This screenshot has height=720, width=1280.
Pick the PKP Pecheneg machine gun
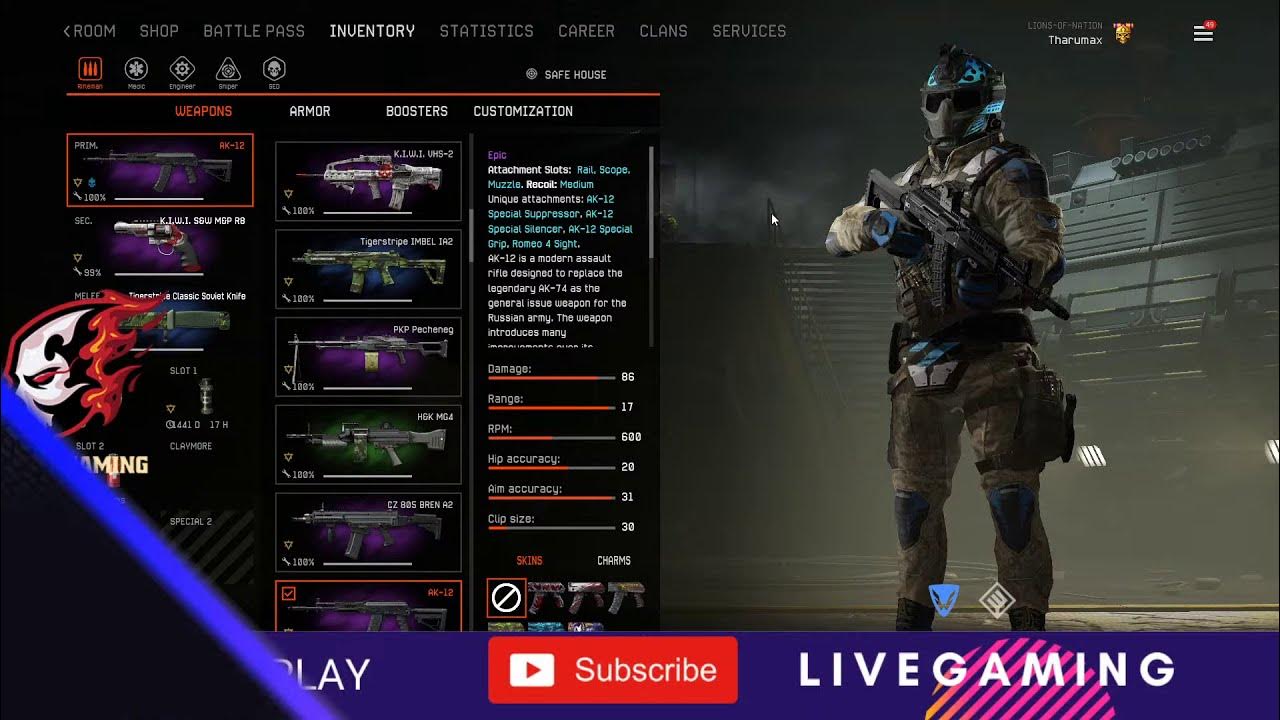point(368,357)
